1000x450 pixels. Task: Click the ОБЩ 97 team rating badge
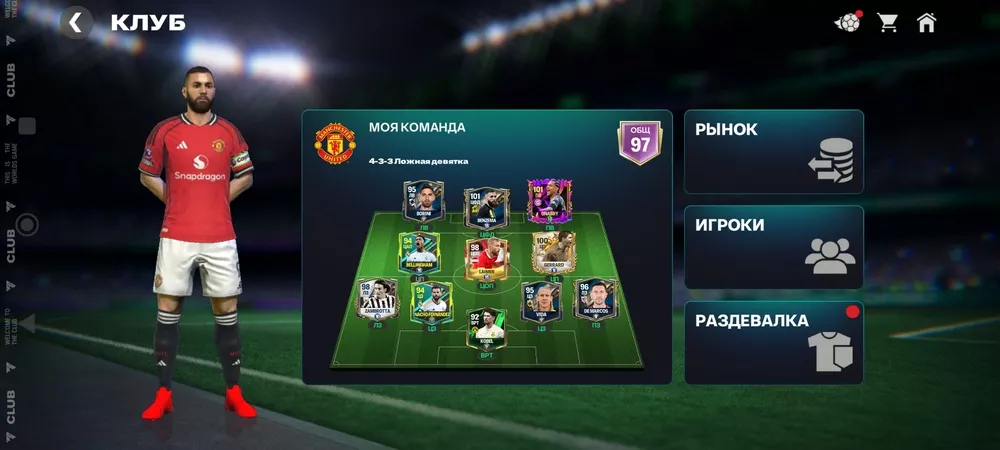pyautogui.click(x=639, y=141)
